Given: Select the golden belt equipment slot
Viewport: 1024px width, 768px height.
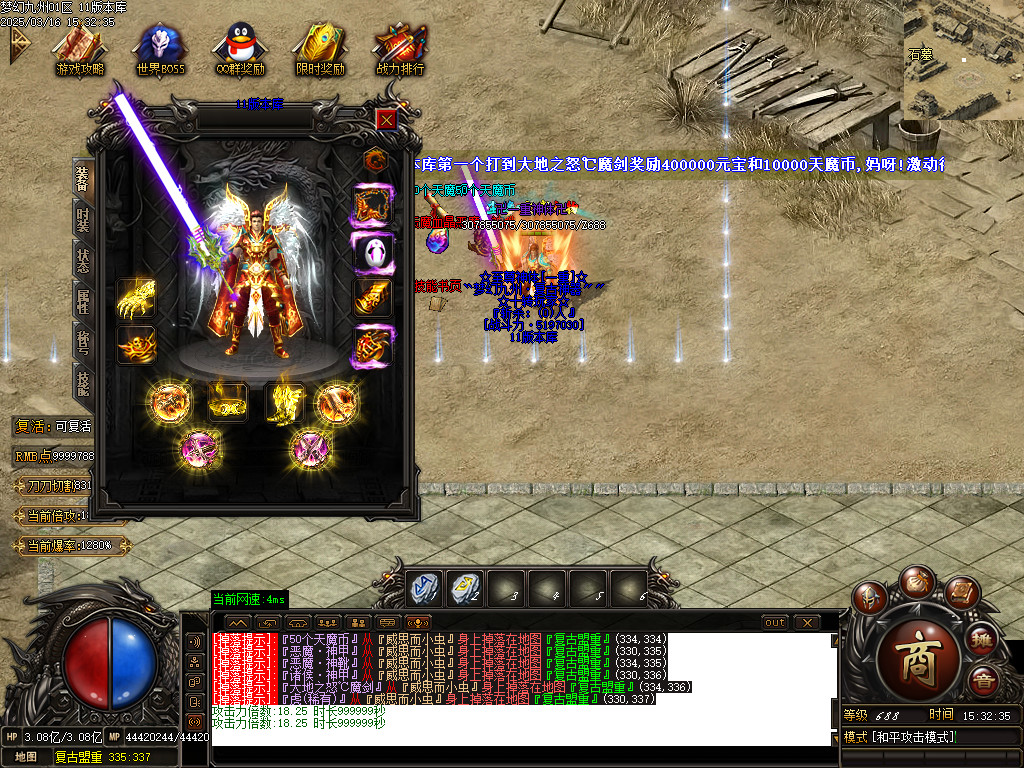Looking at the screenshot, I should tap(228, 402).
